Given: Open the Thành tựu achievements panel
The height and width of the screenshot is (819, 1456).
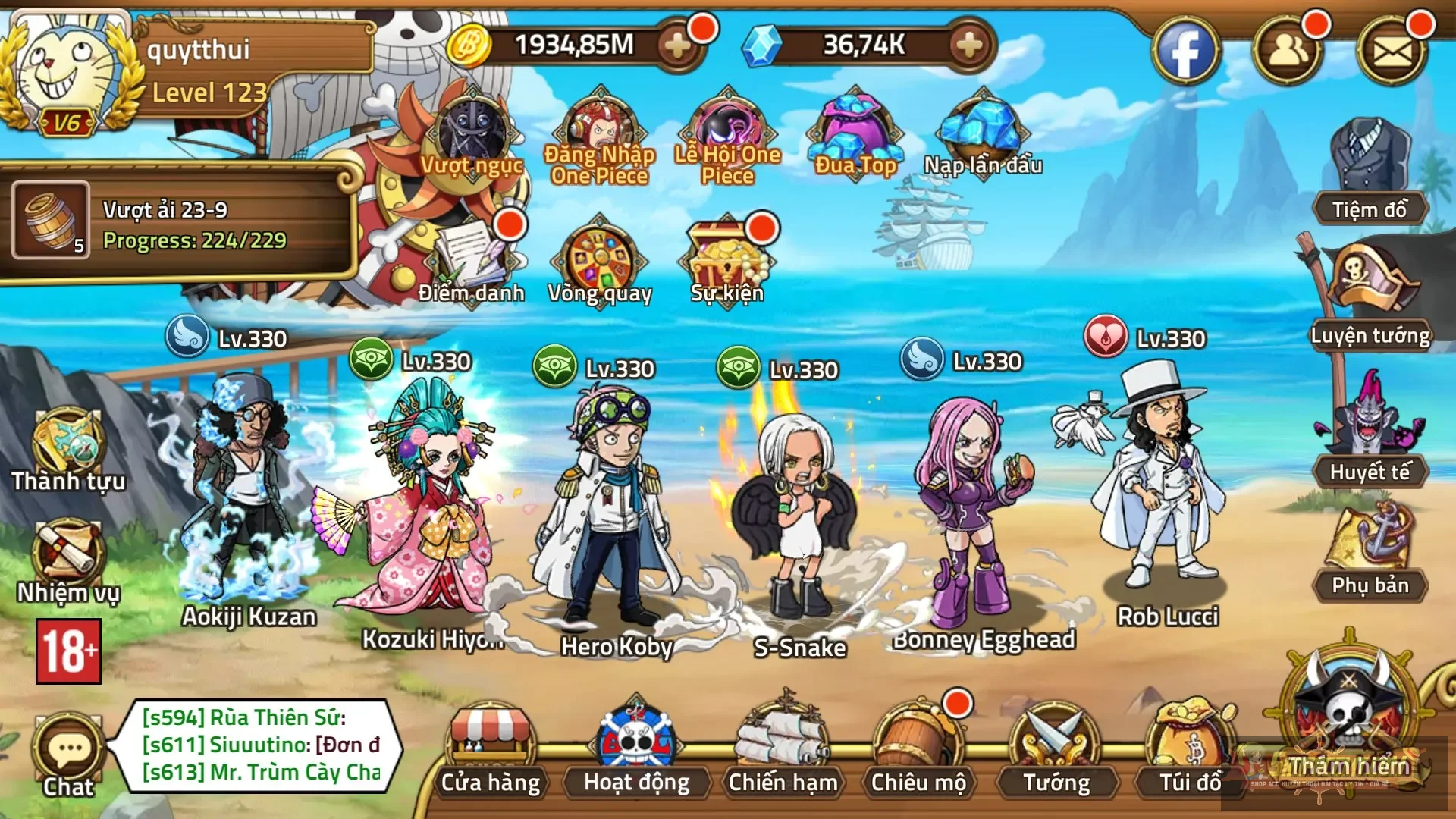Looking at the screenshot, I should click(67, 444).
